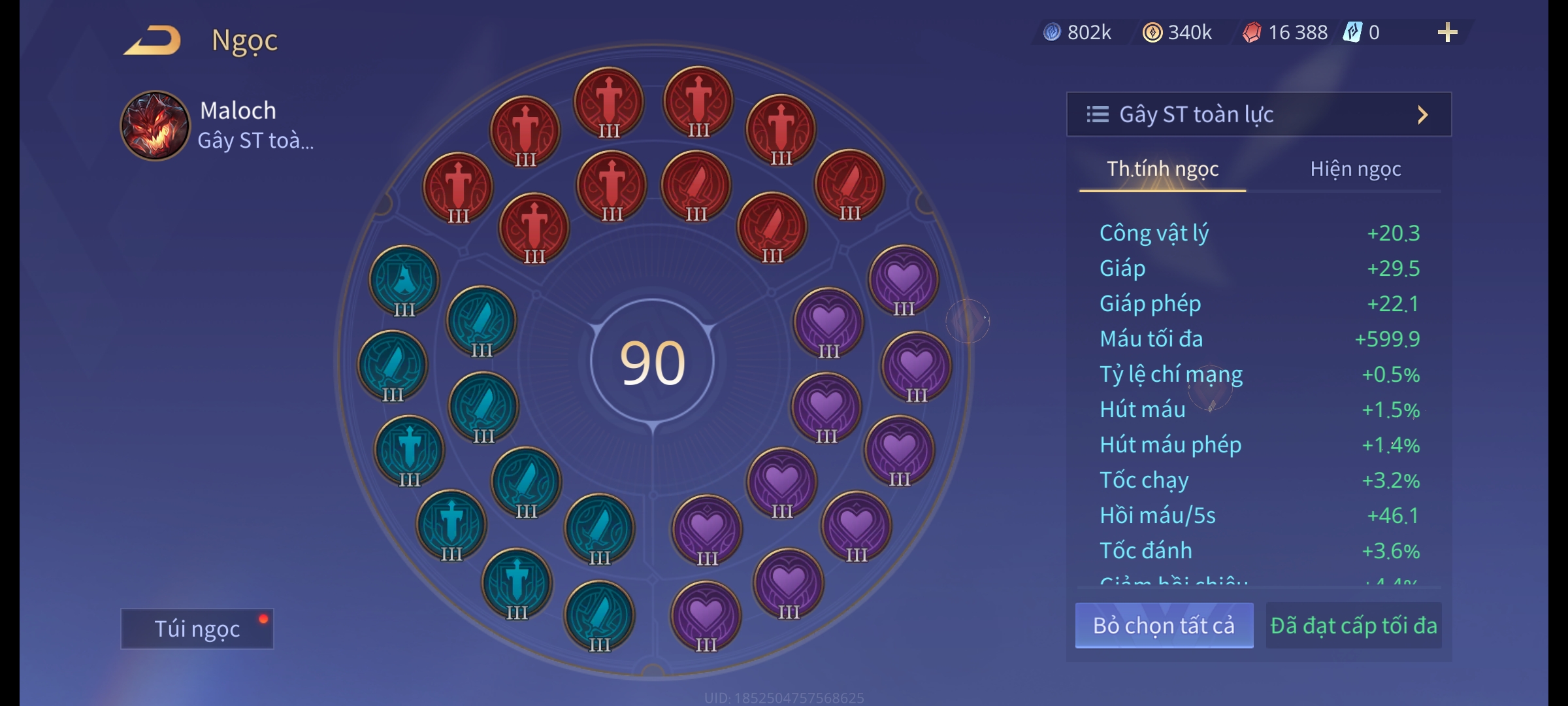
Task: Tap the red gem currency icon
Action: (1251, 33)
